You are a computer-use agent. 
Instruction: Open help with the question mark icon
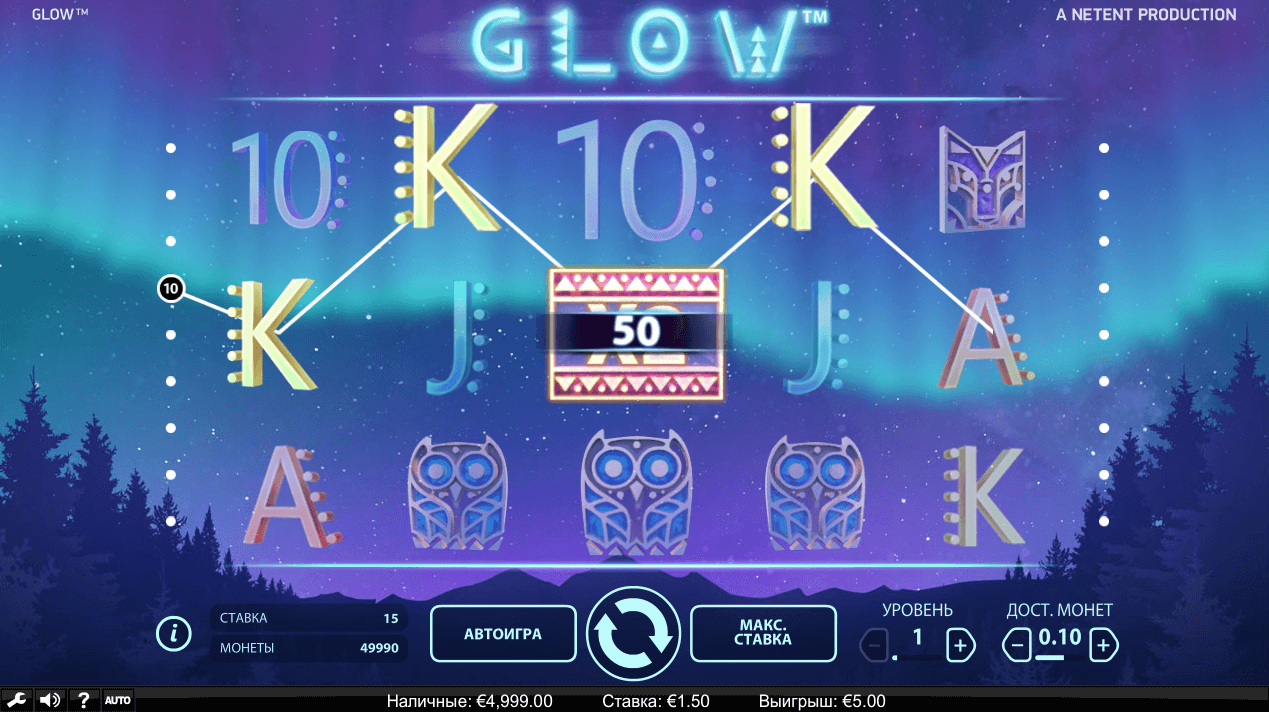(x=84, y=700)
